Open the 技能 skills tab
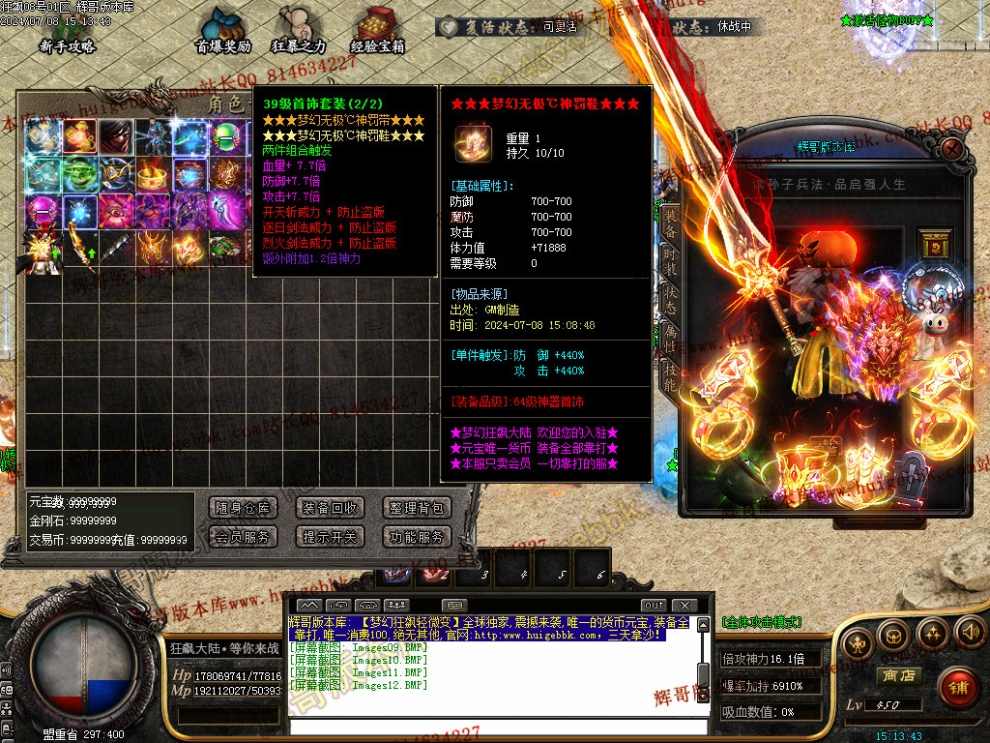 pos(670,376)
